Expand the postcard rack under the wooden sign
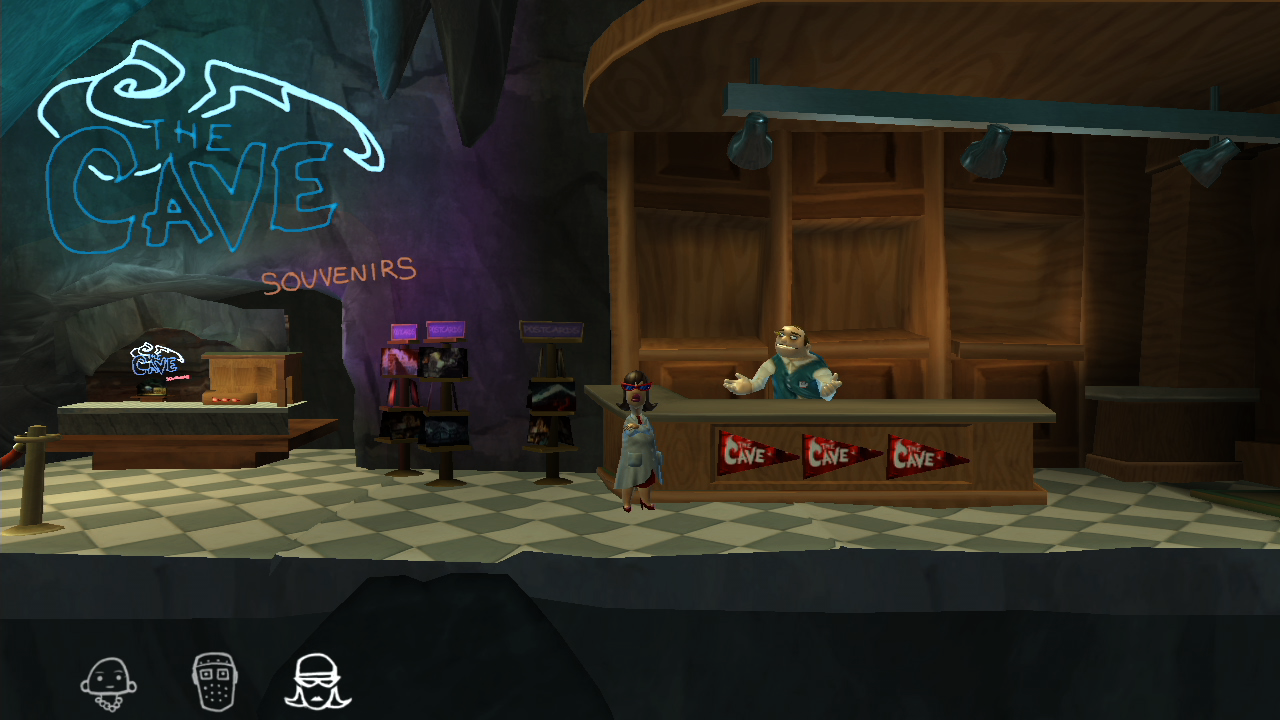This screenshot has height=720, width=1280. coord(548,410)
